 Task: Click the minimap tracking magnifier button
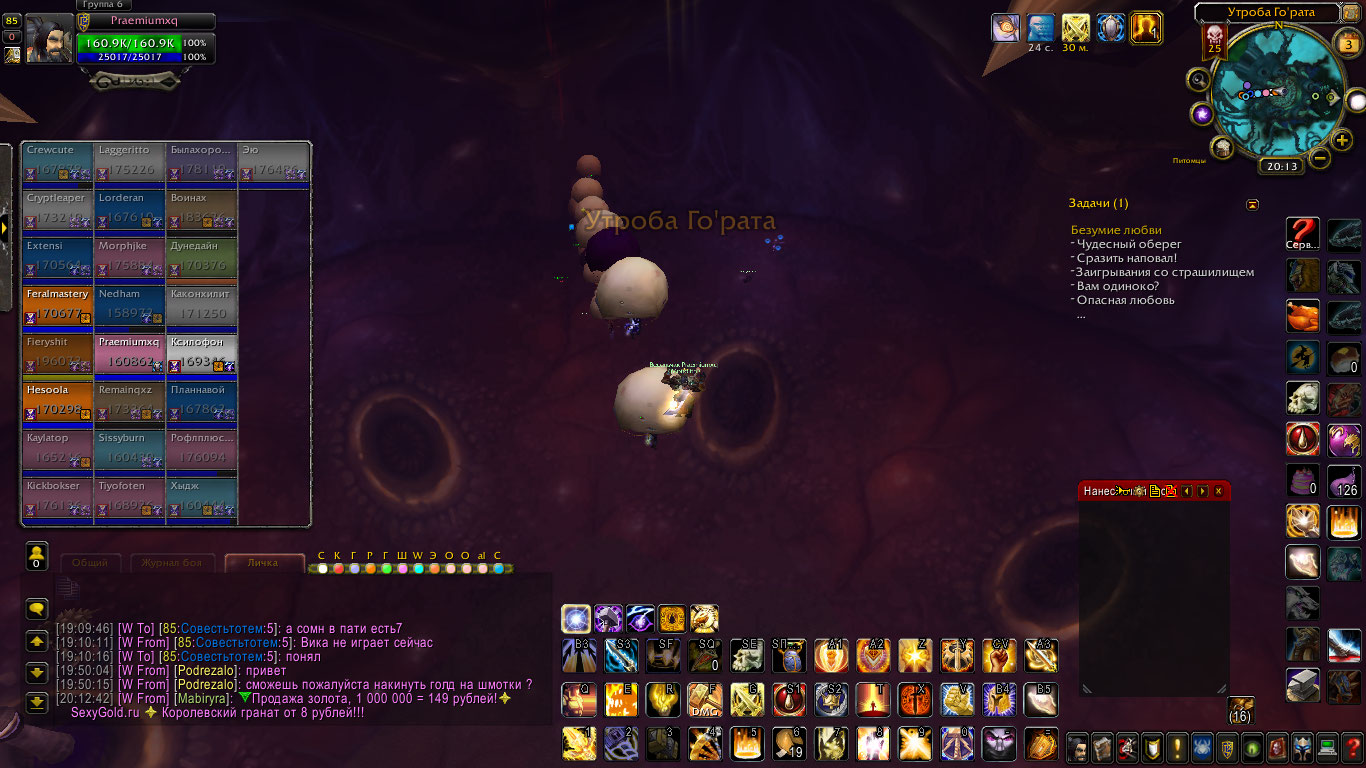coord(1197,79)
